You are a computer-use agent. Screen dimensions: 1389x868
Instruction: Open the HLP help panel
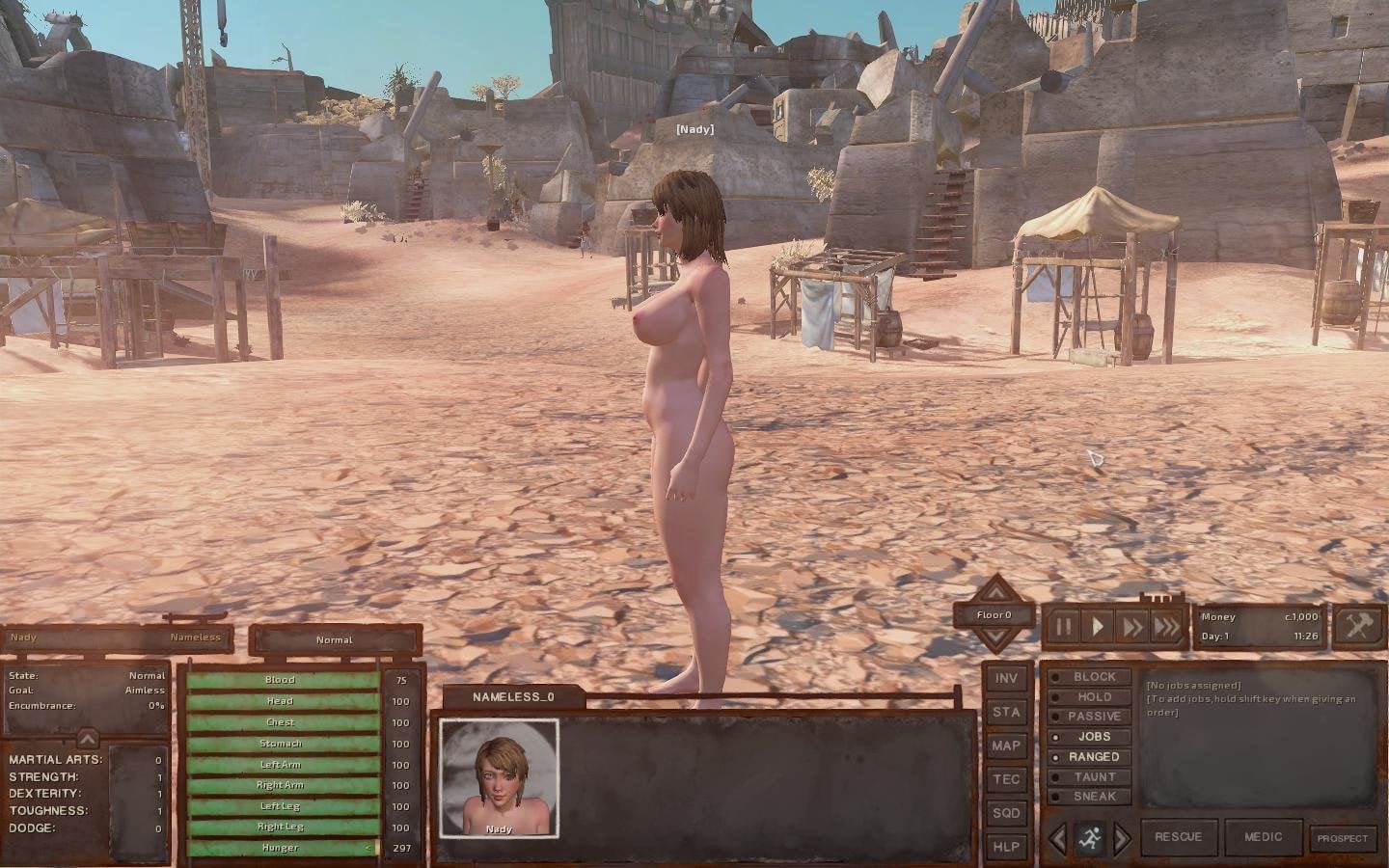point(1005,847)
